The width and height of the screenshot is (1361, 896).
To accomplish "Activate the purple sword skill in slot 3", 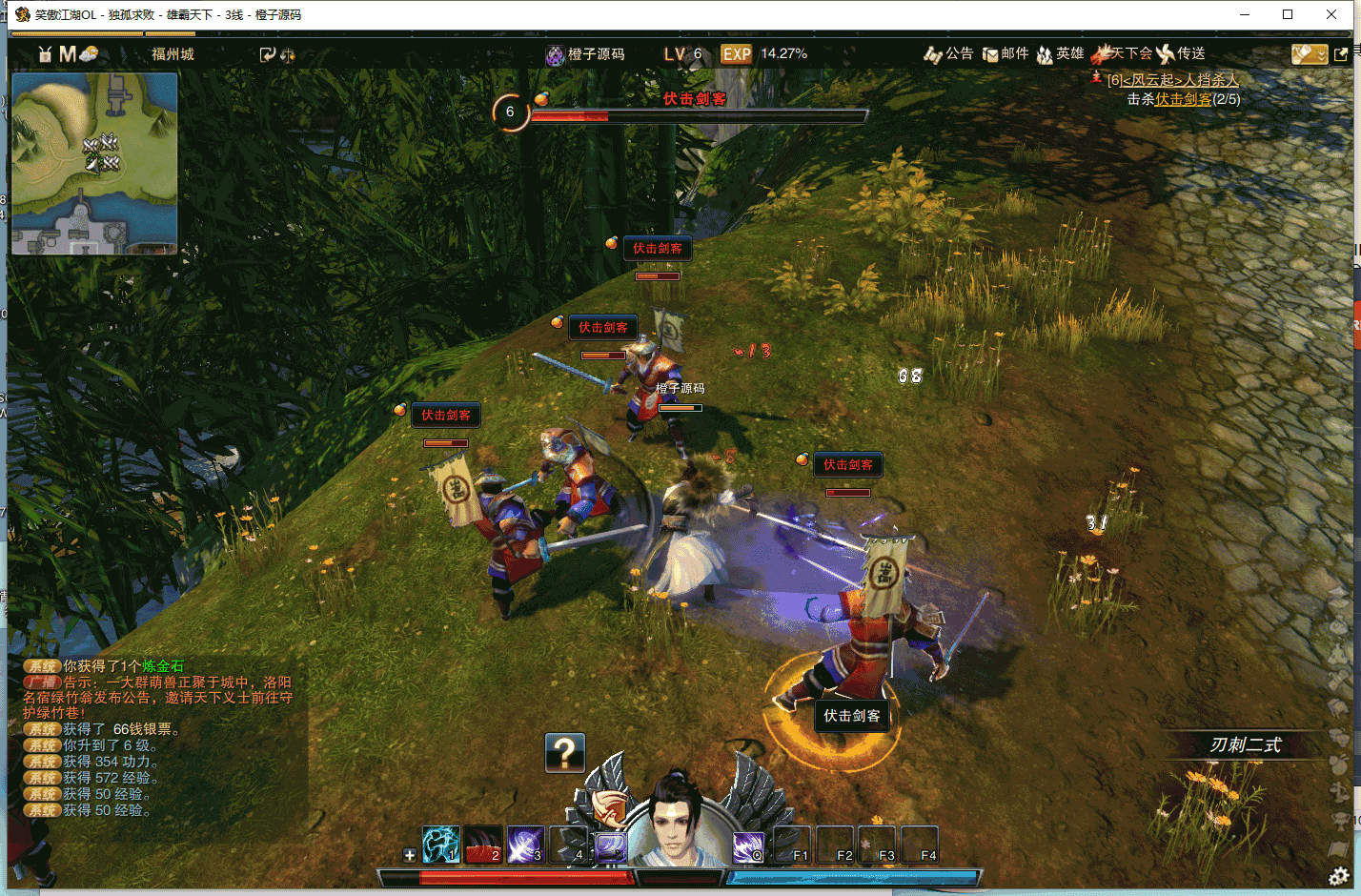I will (526, 844).
